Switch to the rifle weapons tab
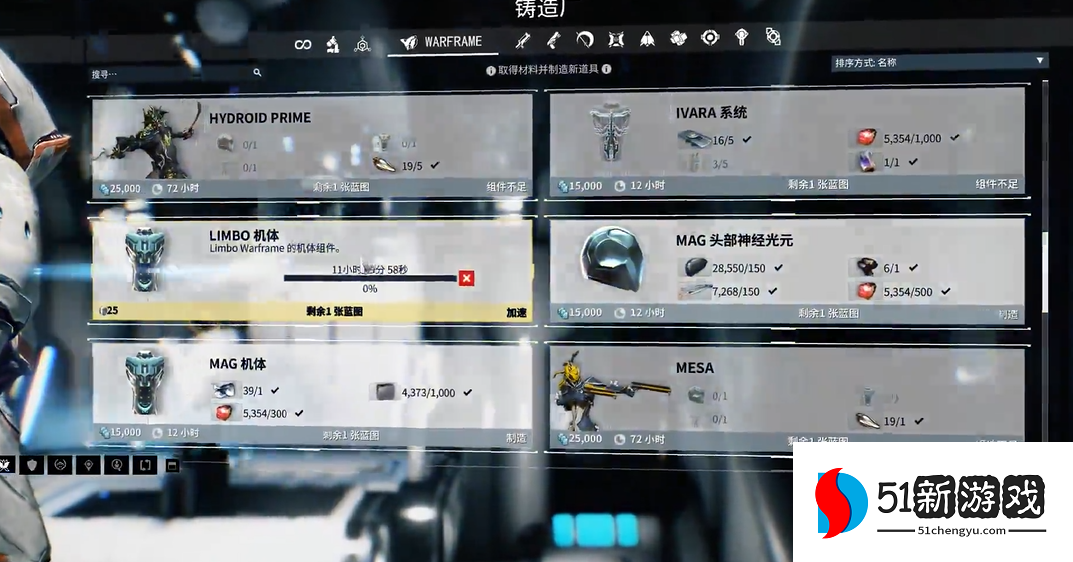 tap(521, 40)
